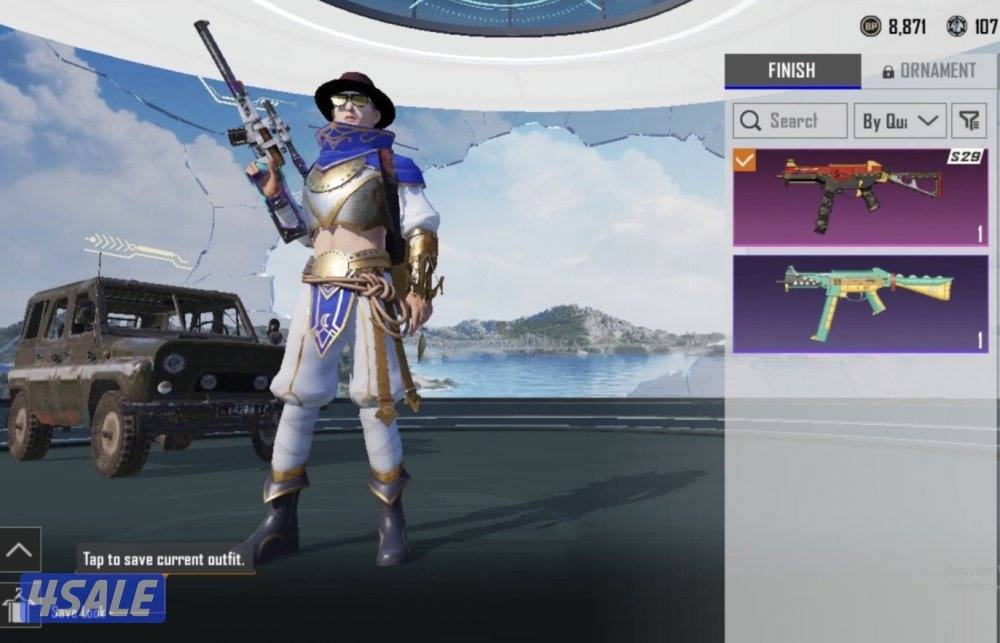The image size is (1000, 643).
Task: Switch to the Finish tab
Action: tap(791, 71)
